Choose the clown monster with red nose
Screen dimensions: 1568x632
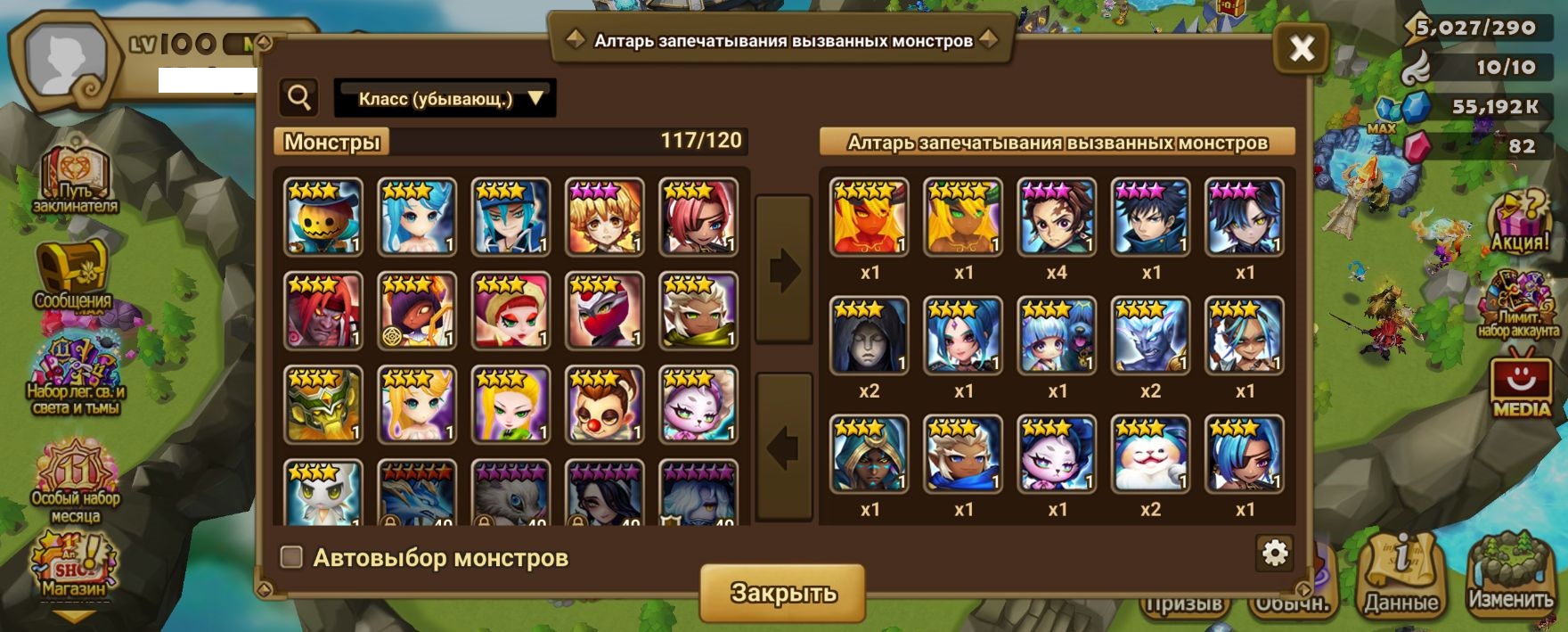click(605, 405)
